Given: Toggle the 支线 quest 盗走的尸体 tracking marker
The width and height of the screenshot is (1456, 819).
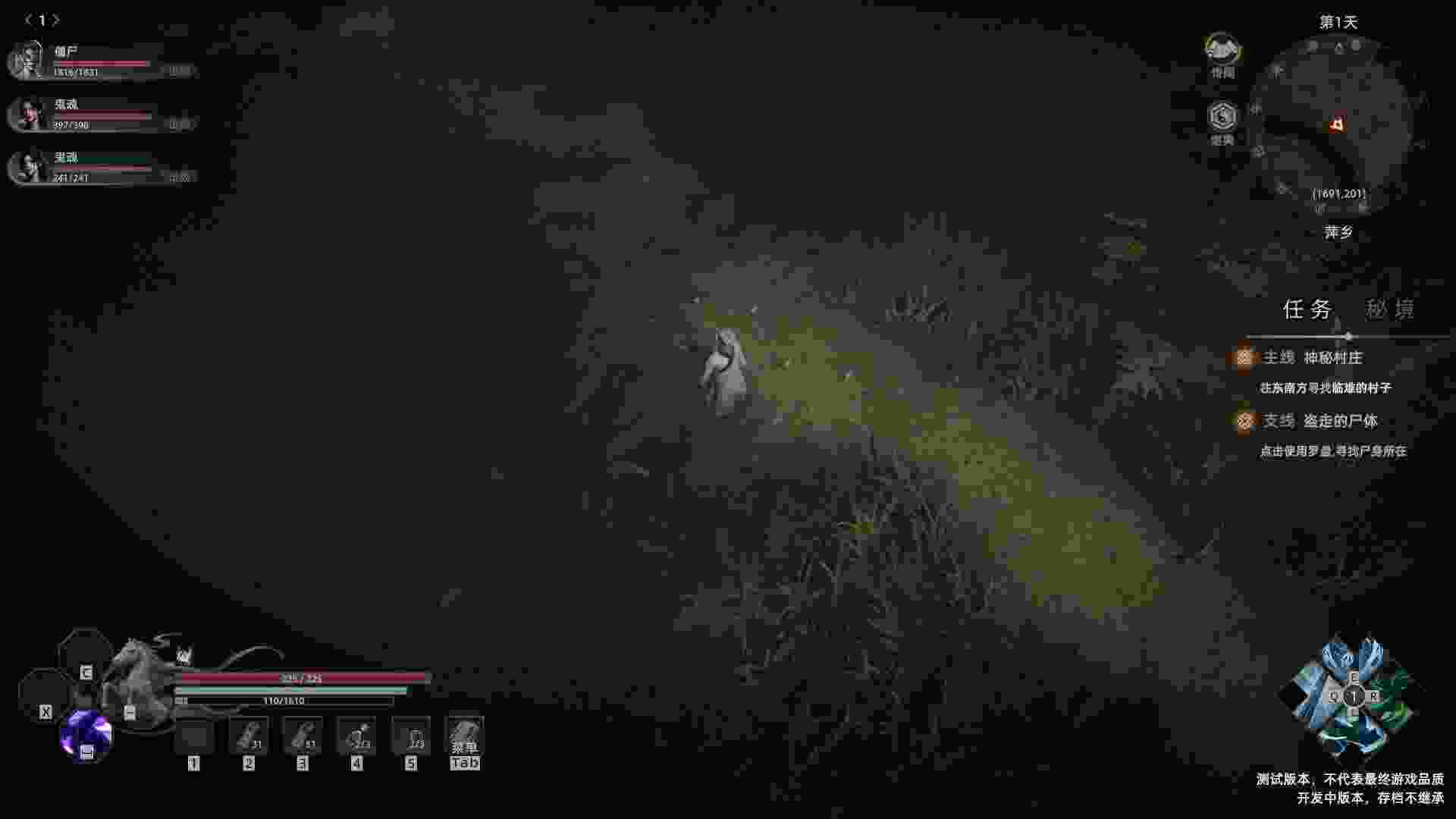Looking at the screenshot, I should [x=1244, y=422].
